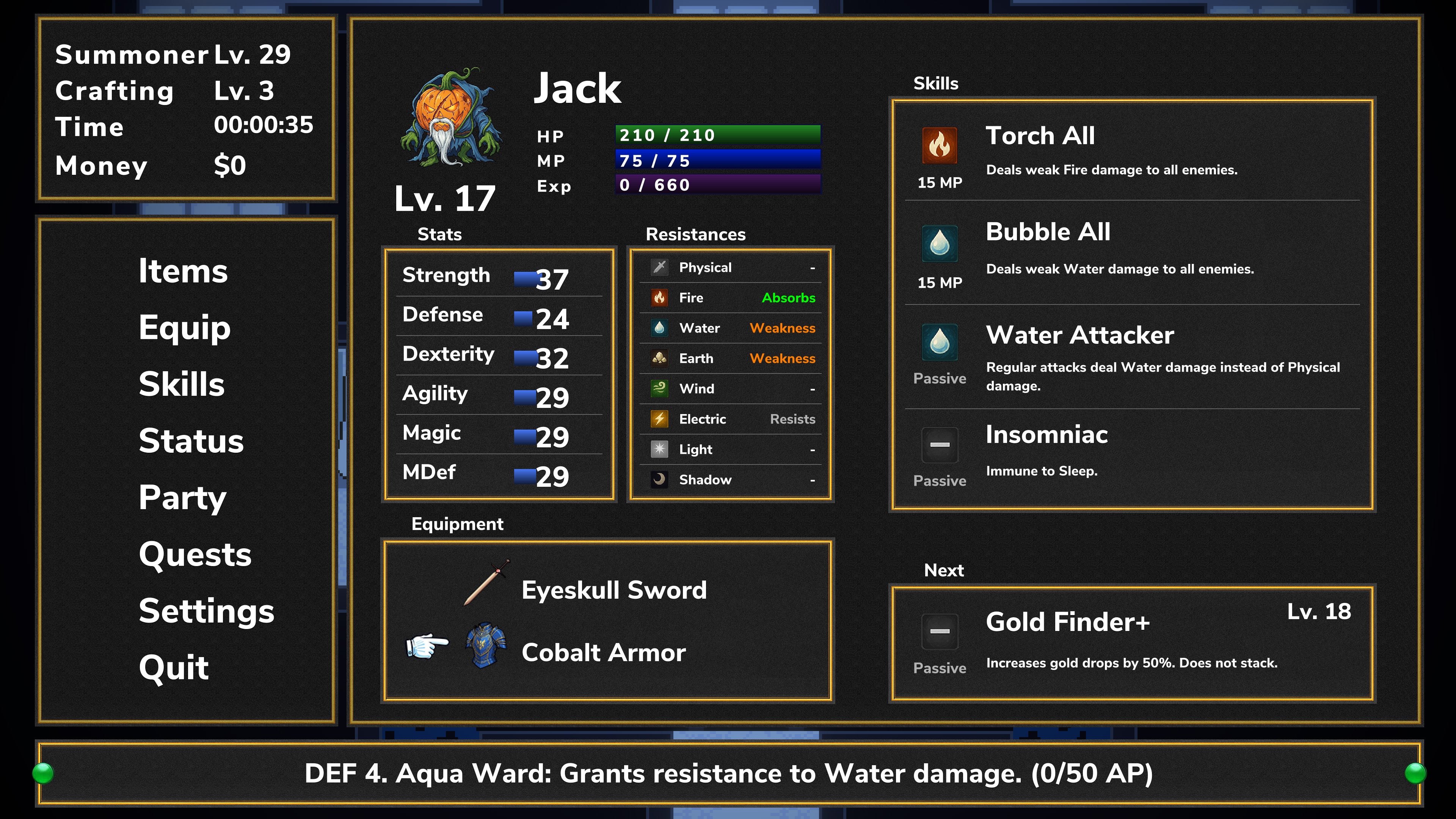Click the Insomniac passive skill icon
This screenshot has height=819, width=1456.
click(940, 447)
